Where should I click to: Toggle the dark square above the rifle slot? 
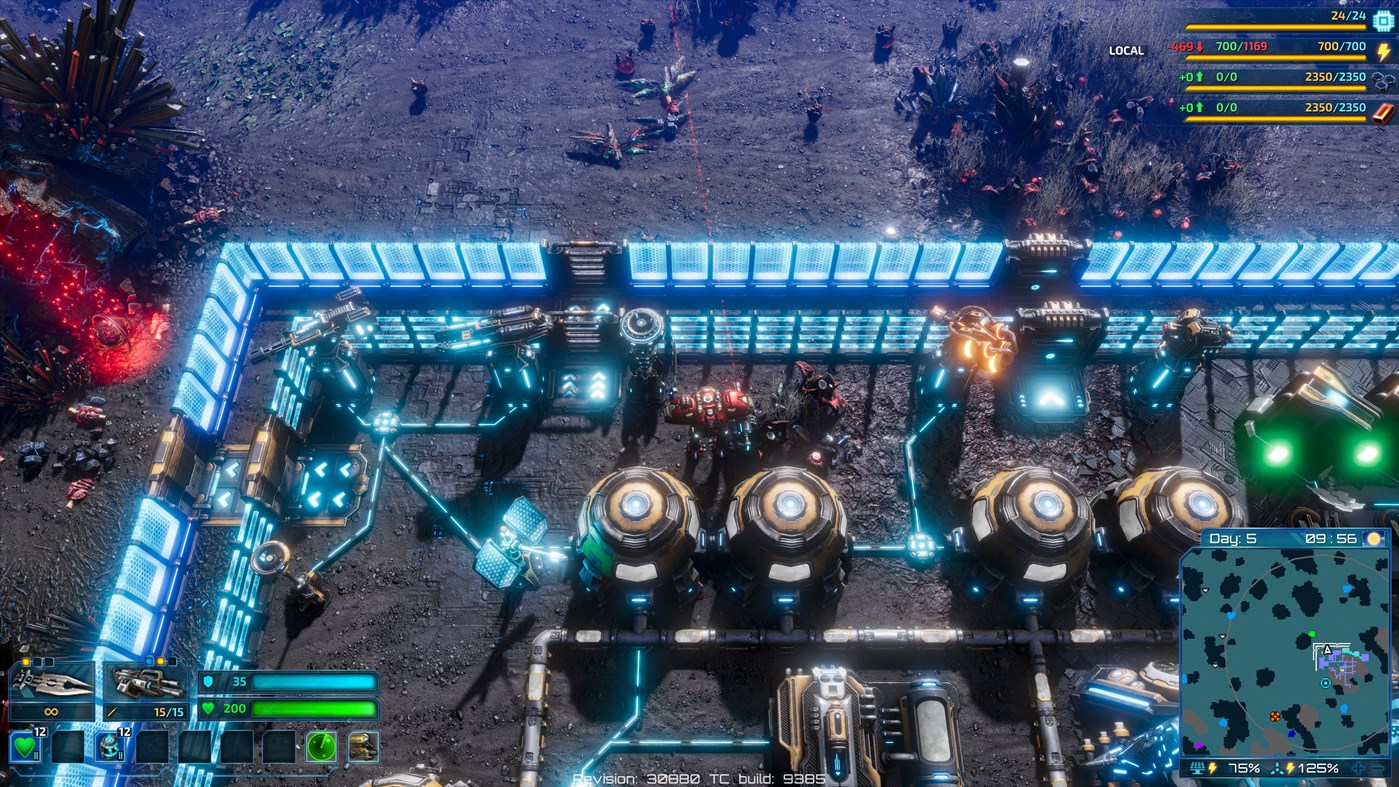[172, 661]
